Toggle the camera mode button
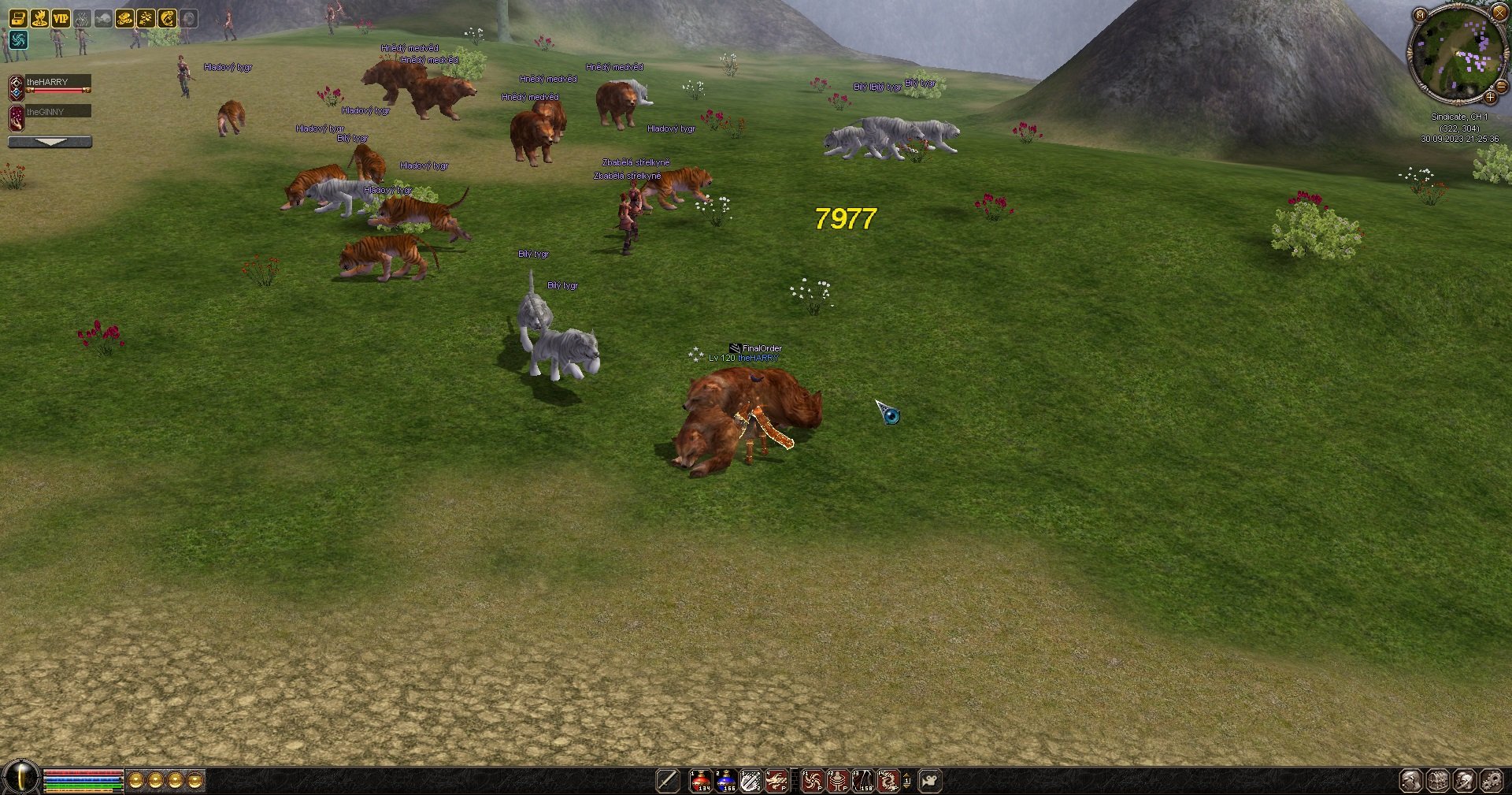The width and height of the screenshot is (1512, 795). tap(930, 780)
